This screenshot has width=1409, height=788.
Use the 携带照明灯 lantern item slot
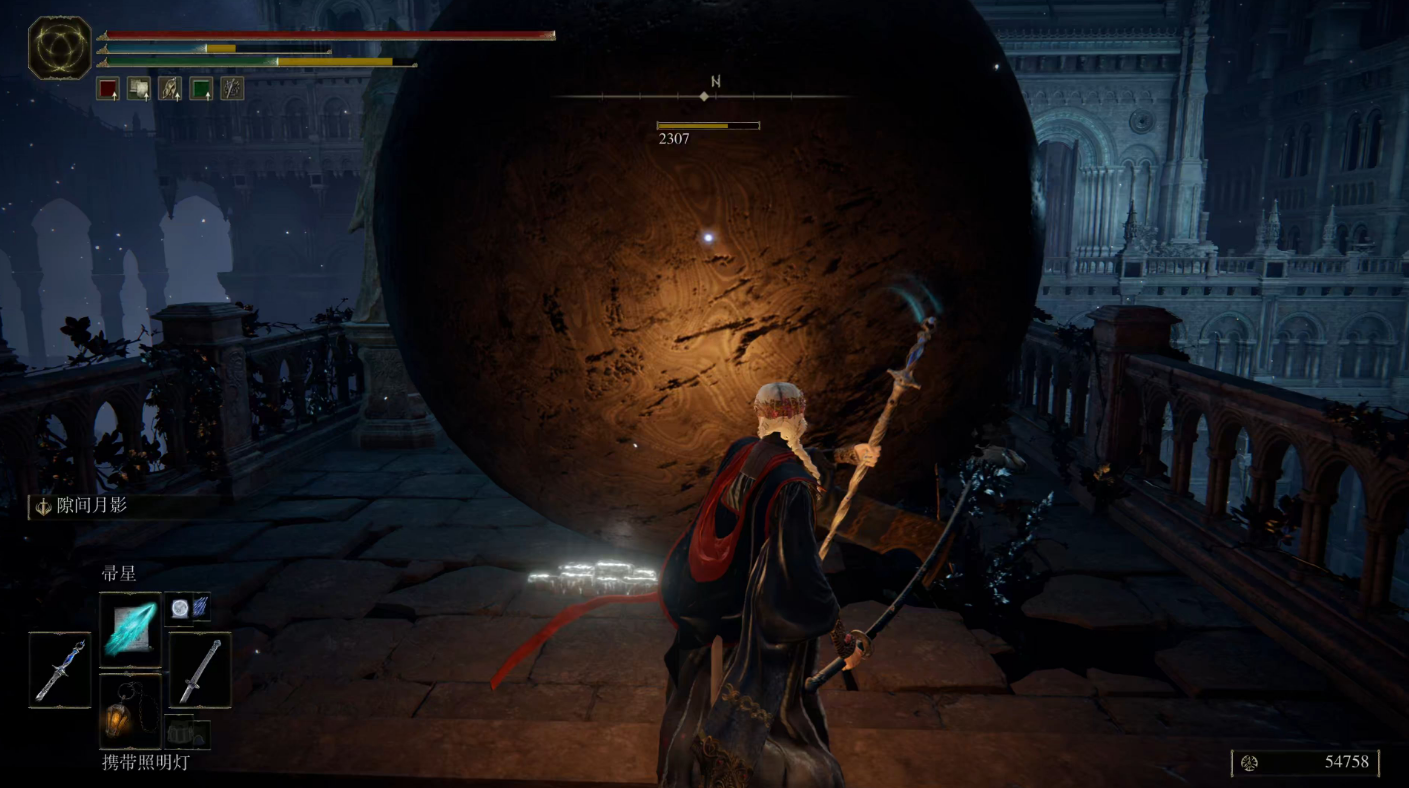pyautogui.click(x=130, y=711)
